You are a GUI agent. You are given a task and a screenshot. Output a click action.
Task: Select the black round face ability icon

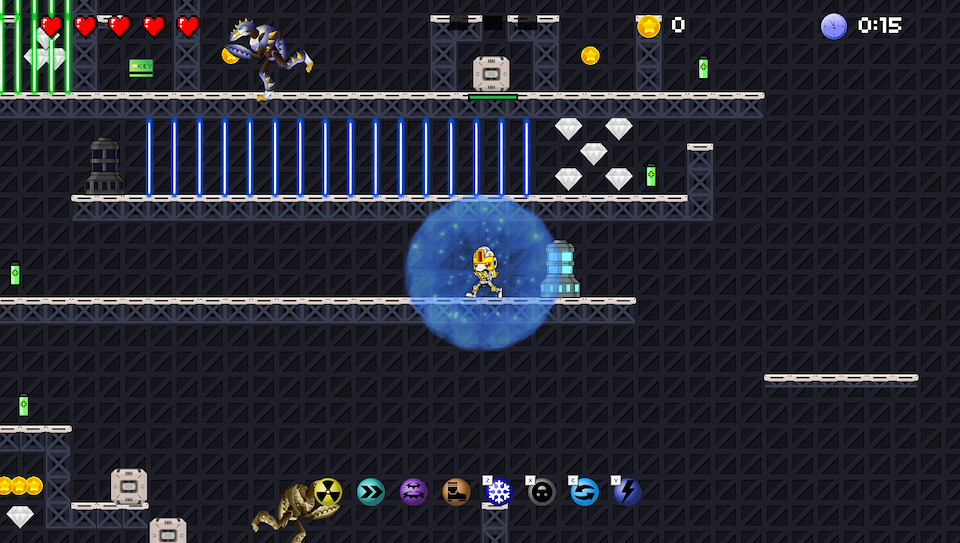tap(542, 492)
